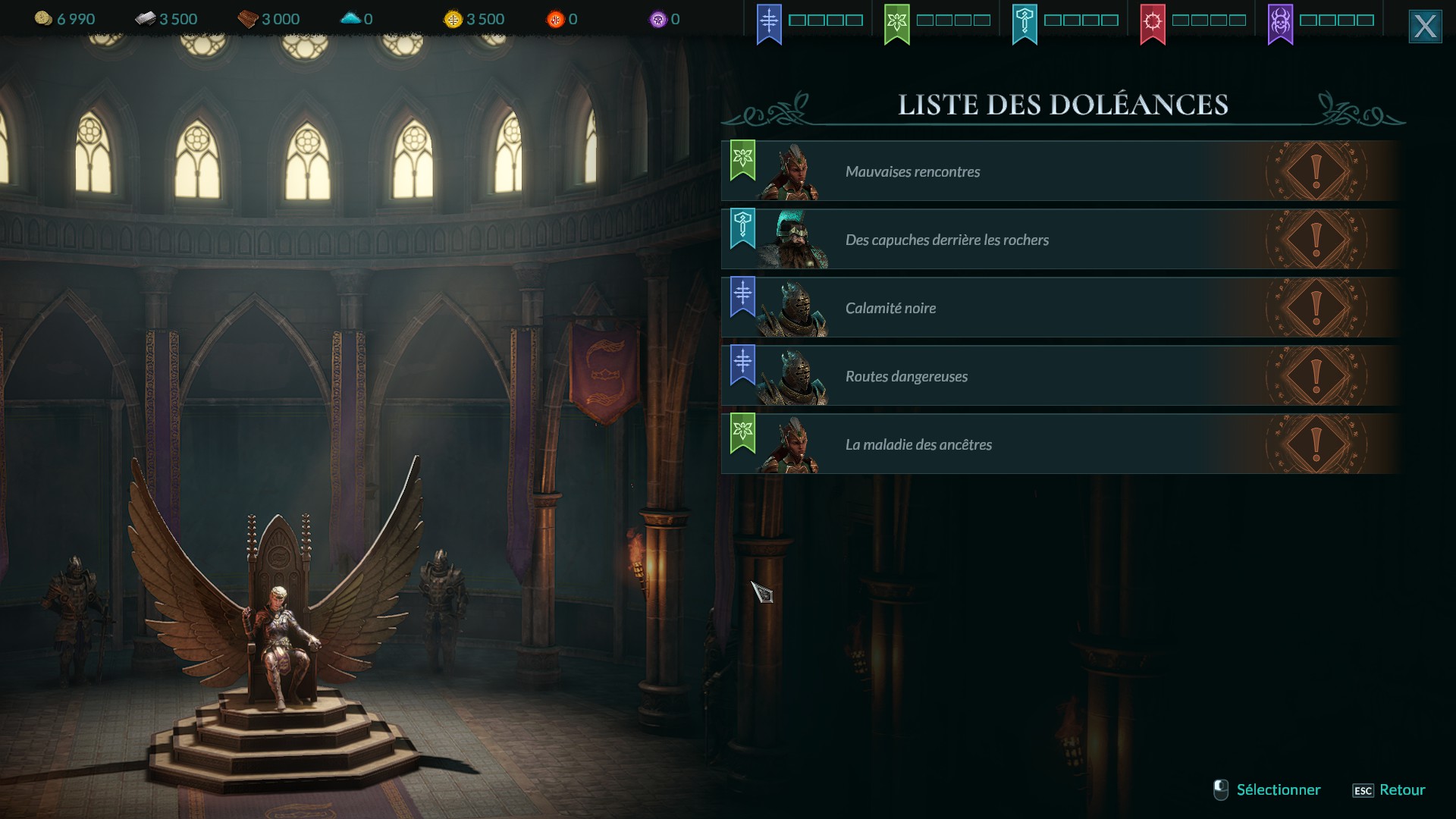Viewport: 1456px width, 819px height.
Task: Click the red sun faction banner
Action: [1152, 23]
